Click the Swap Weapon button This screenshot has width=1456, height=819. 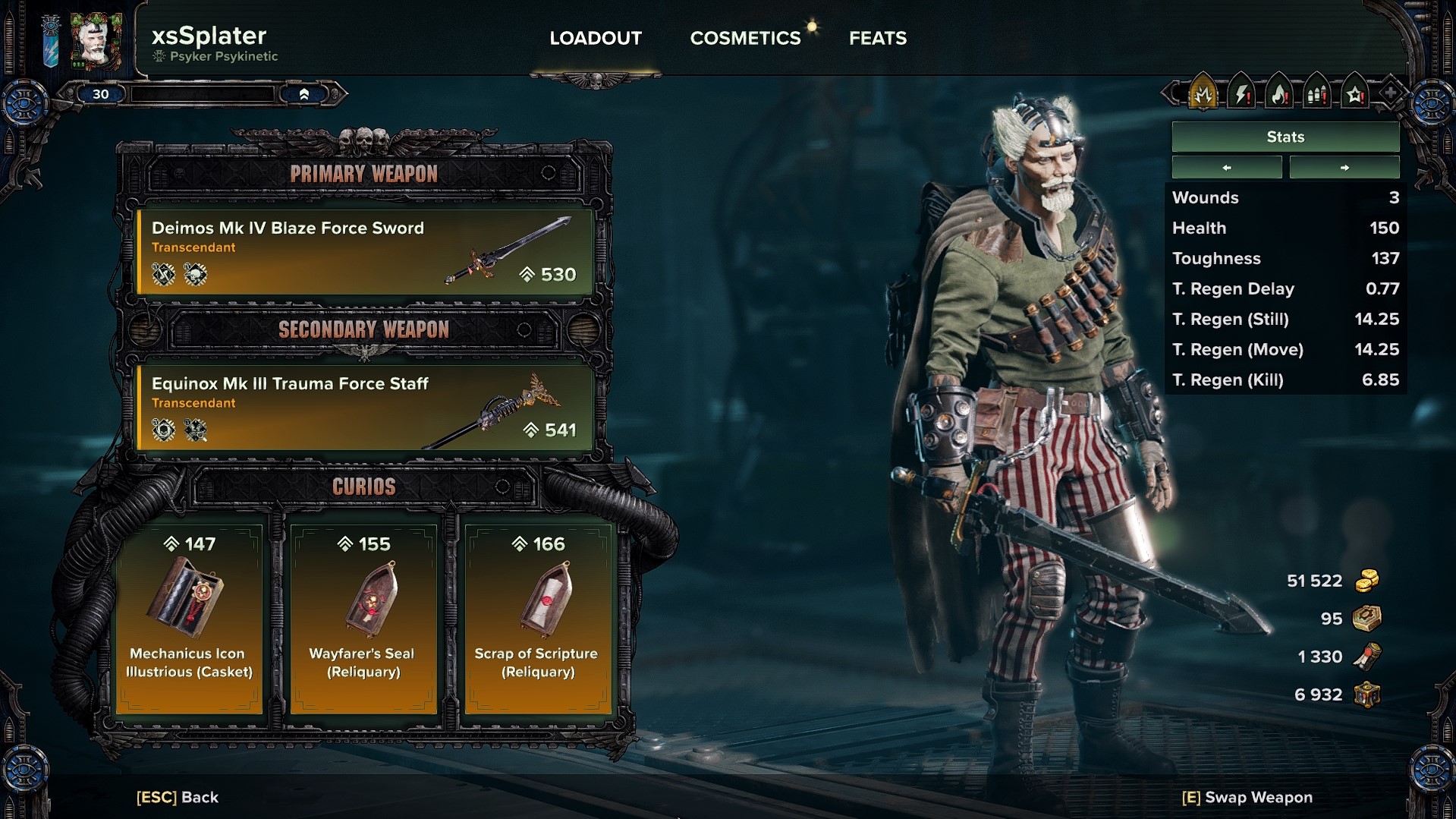point(1247,797)
